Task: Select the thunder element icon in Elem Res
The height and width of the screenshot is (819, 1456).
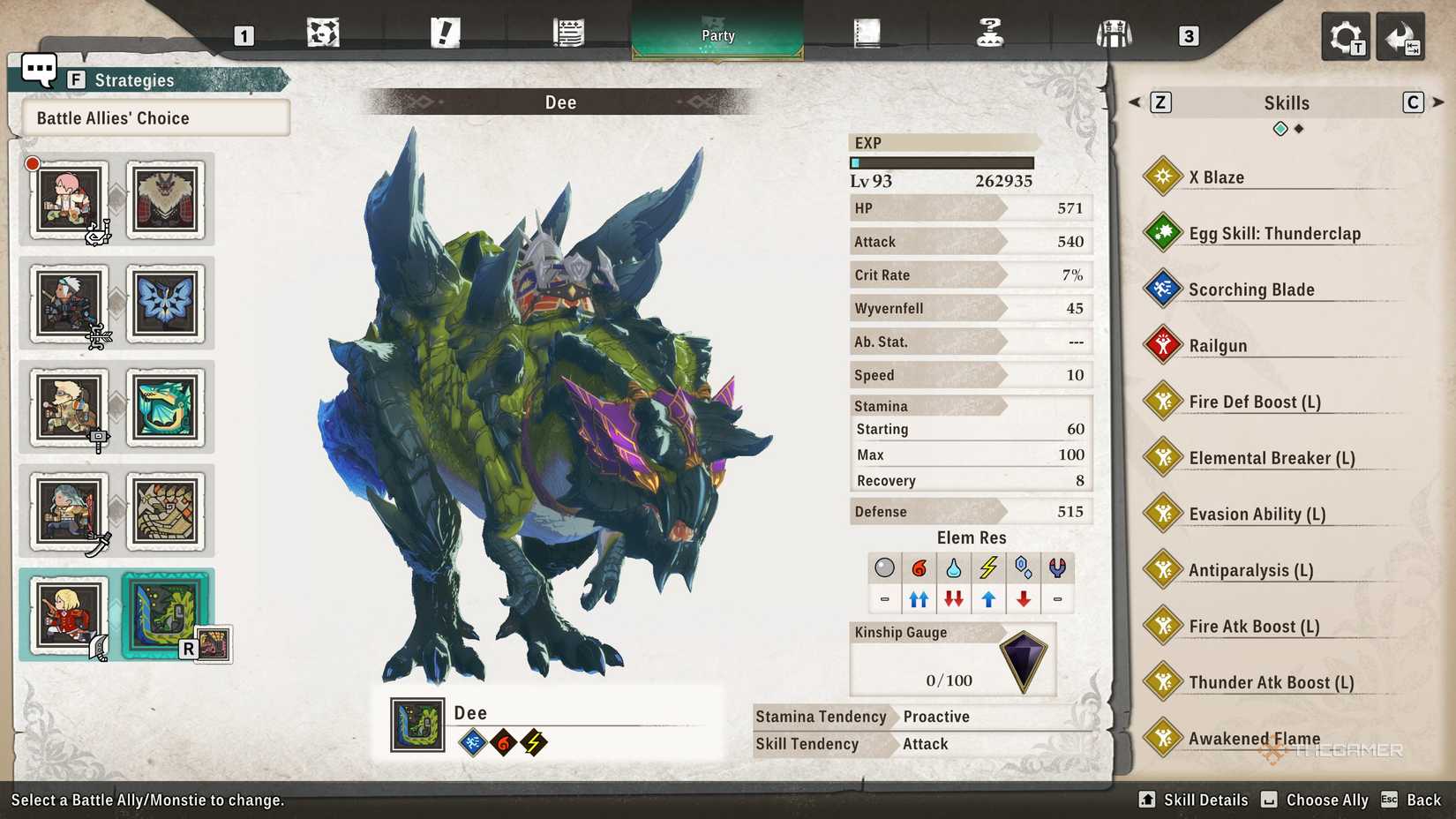Action: tap(987, 568)
